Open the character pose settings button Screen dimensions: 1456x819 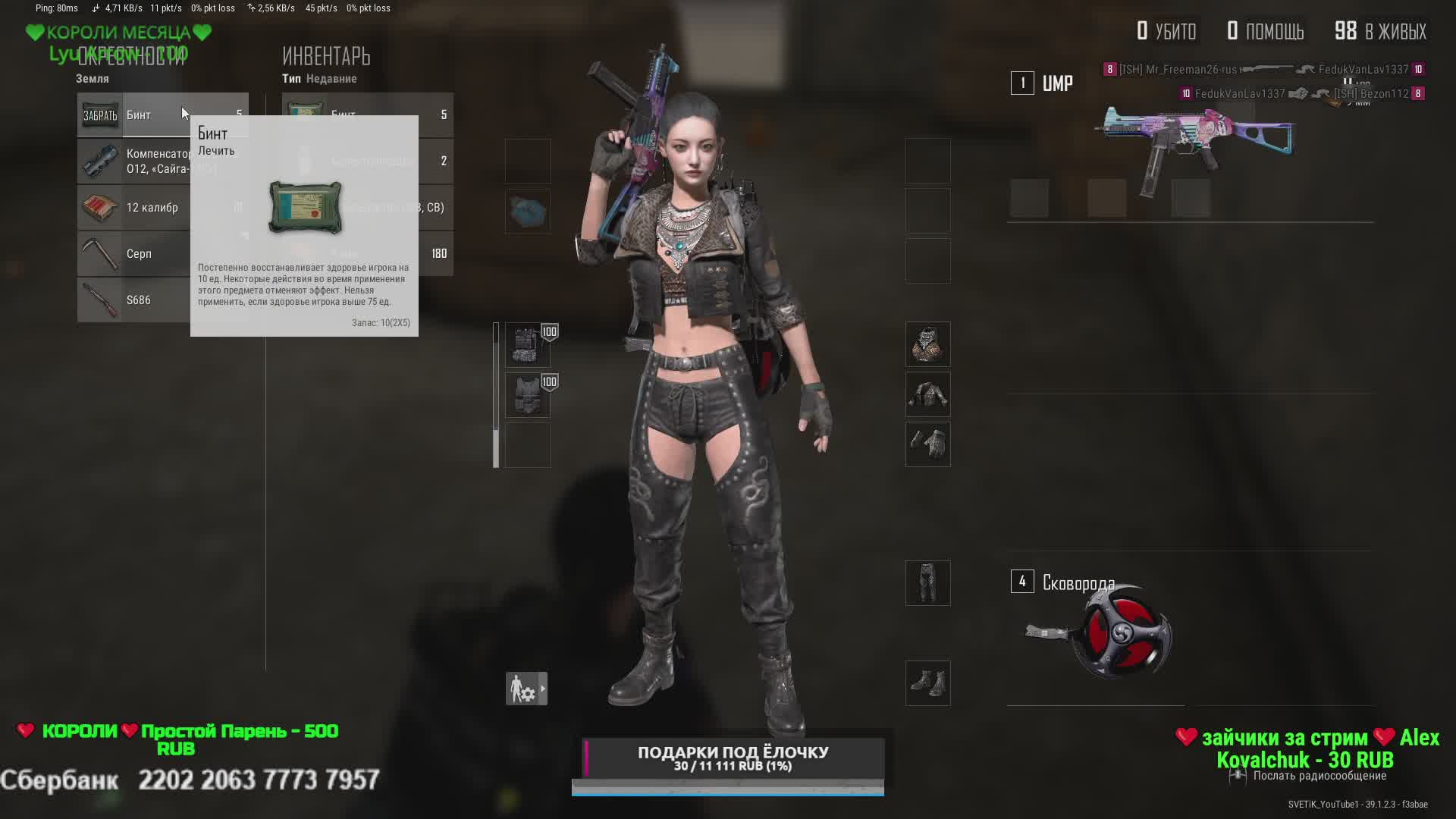tap(526, 689)
